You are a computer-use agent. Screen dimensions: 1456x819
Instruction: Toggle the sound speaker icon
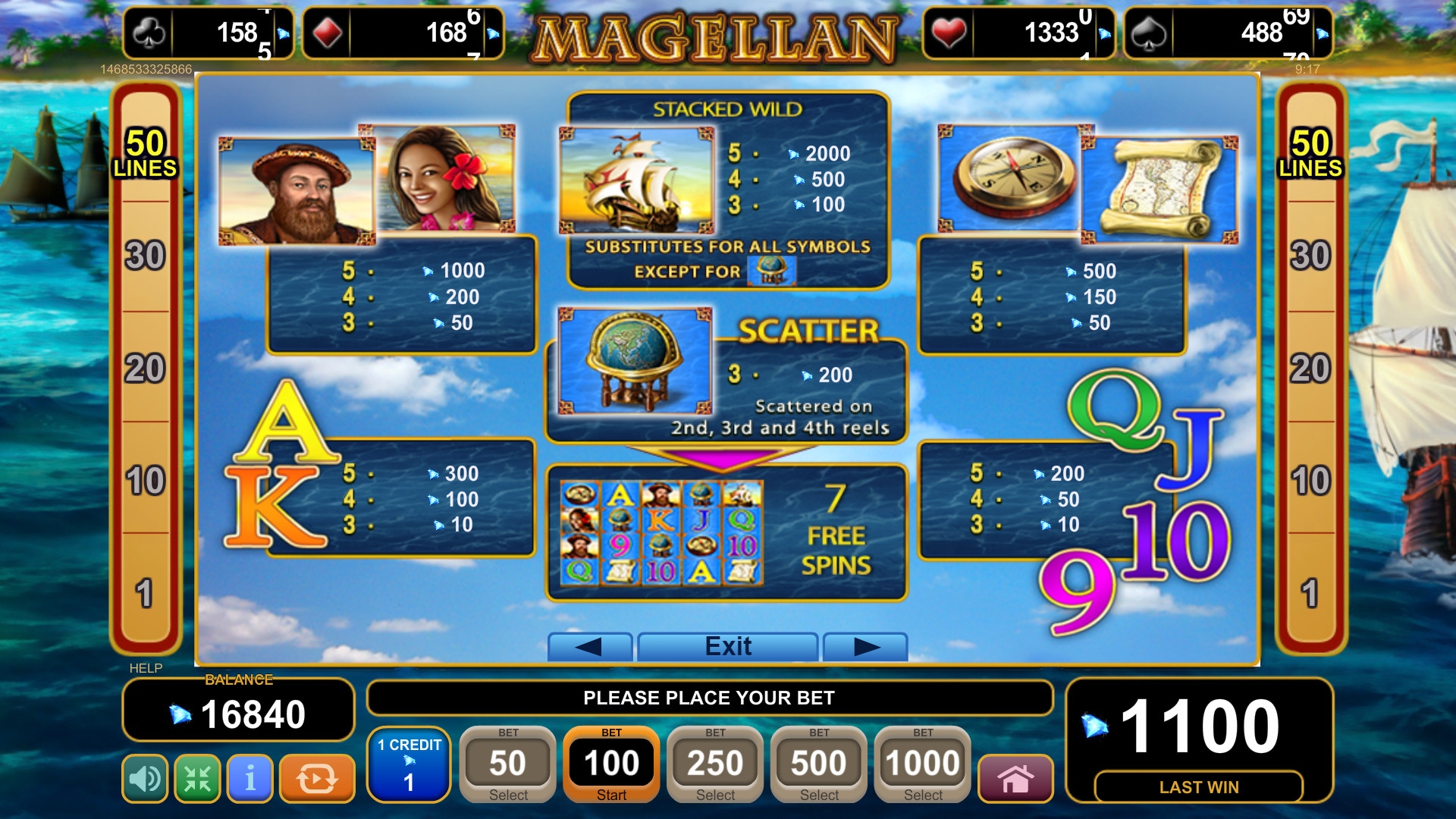point(145,778)
